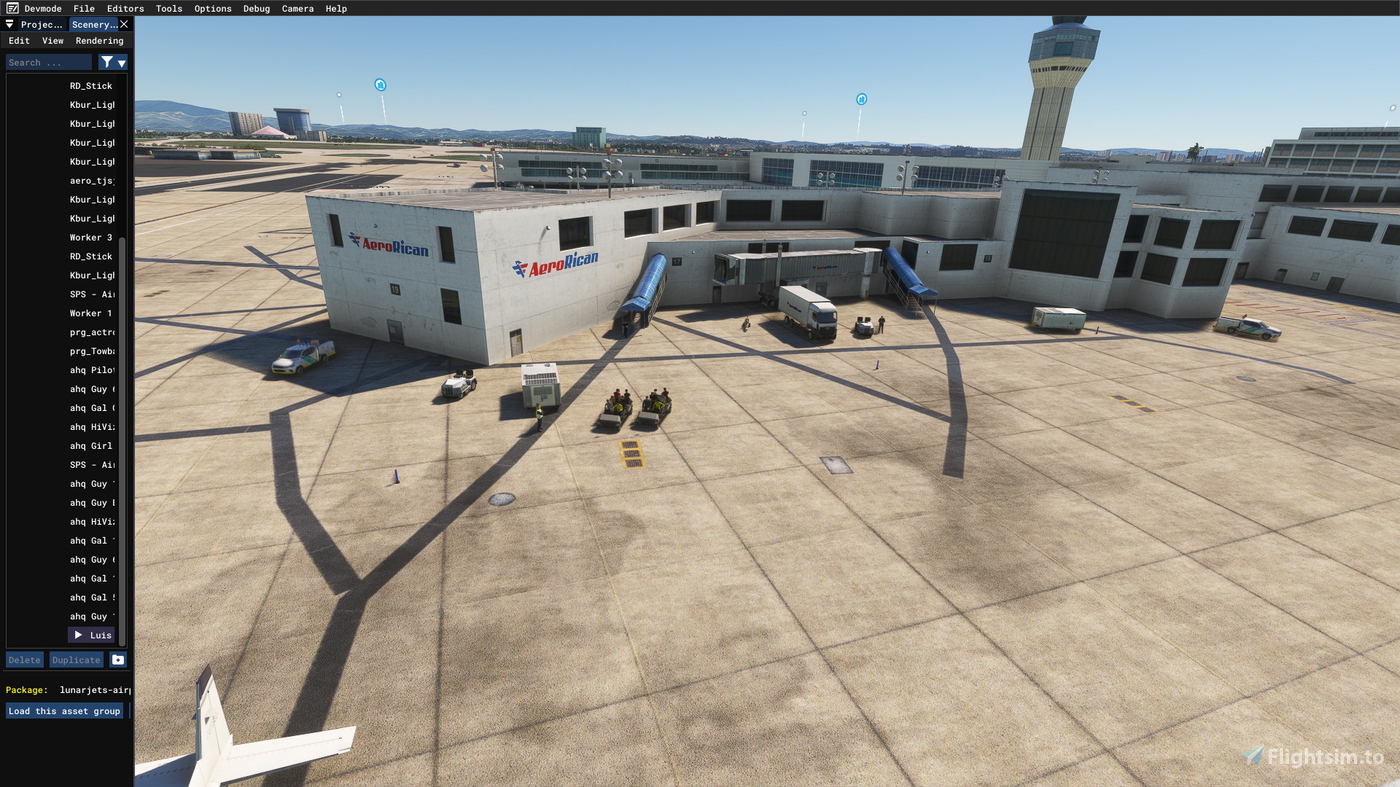Click the Duplicate button
Image resolution: width=1400 pixels, height=787 pixels.
click(x=76, y=658)
